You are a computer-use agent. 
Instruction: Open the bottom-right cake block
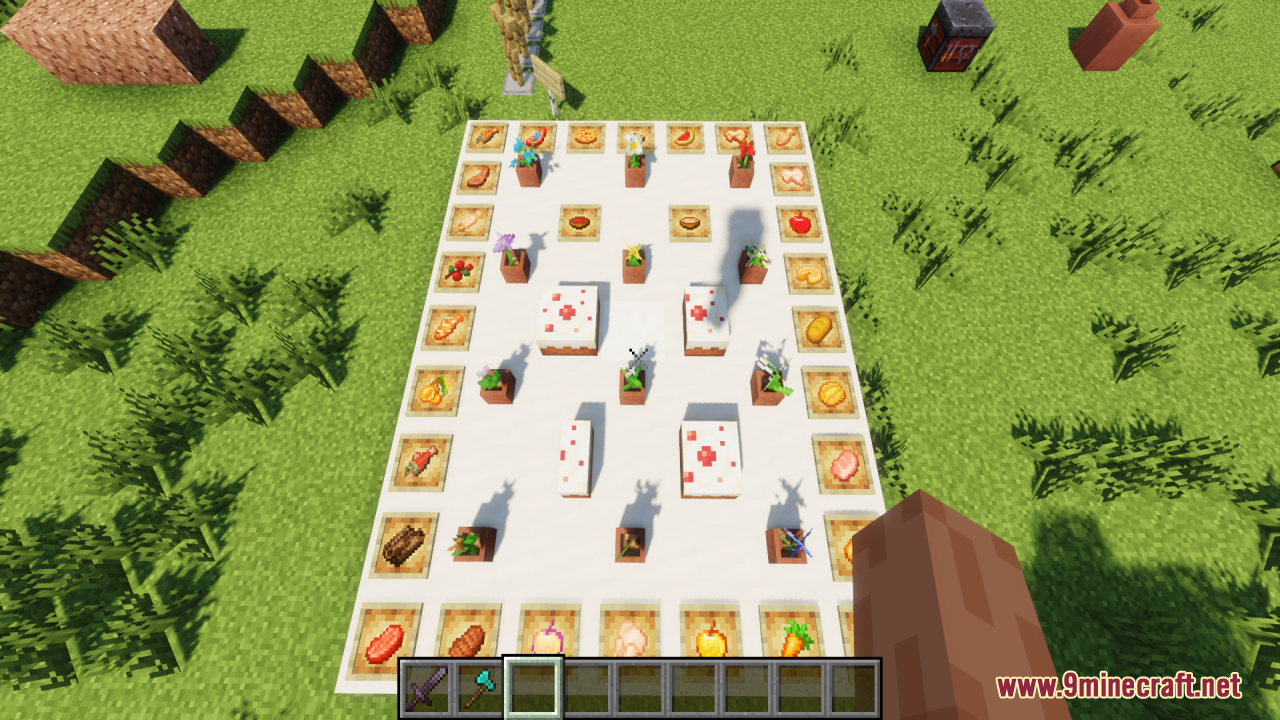coord(710,460)
